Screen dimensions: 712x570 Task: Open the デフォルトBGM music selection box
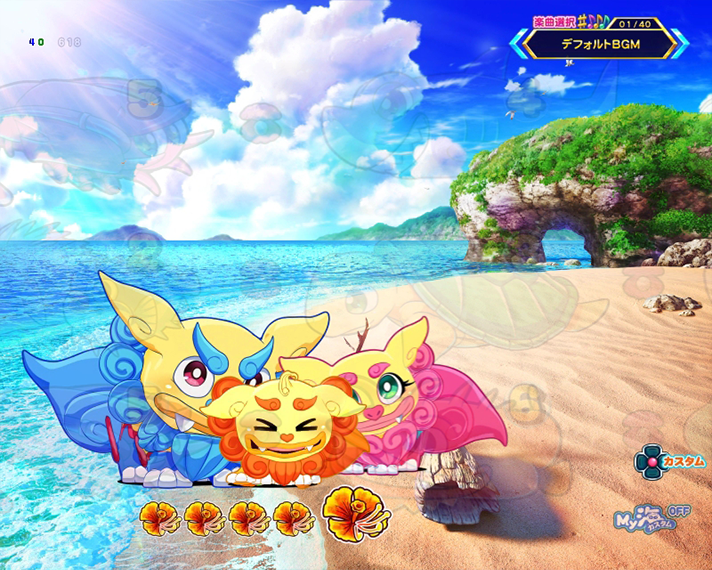pos(598,44)
